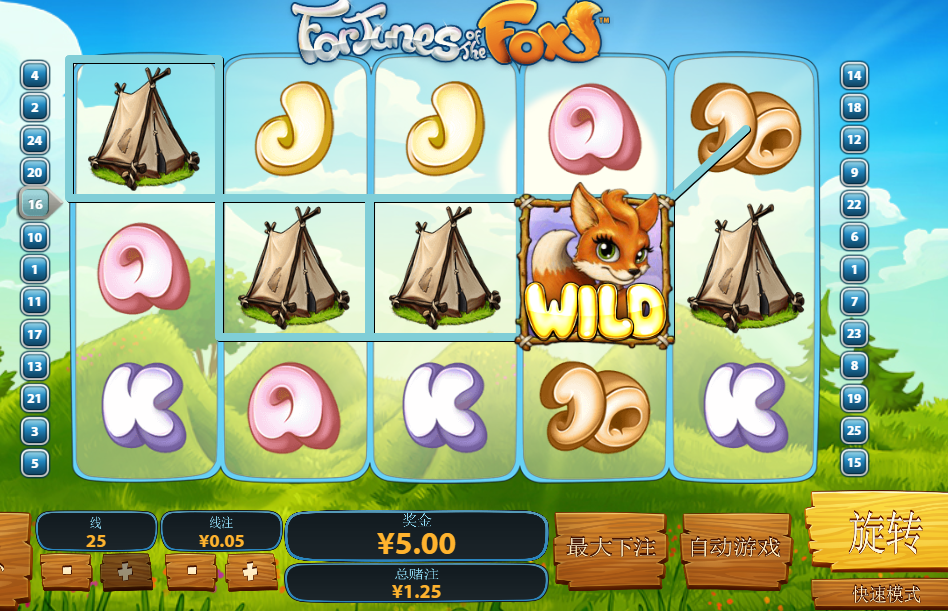Choose payline marker 25
Viewport: 948px width, 611px height.
[854, 431]
